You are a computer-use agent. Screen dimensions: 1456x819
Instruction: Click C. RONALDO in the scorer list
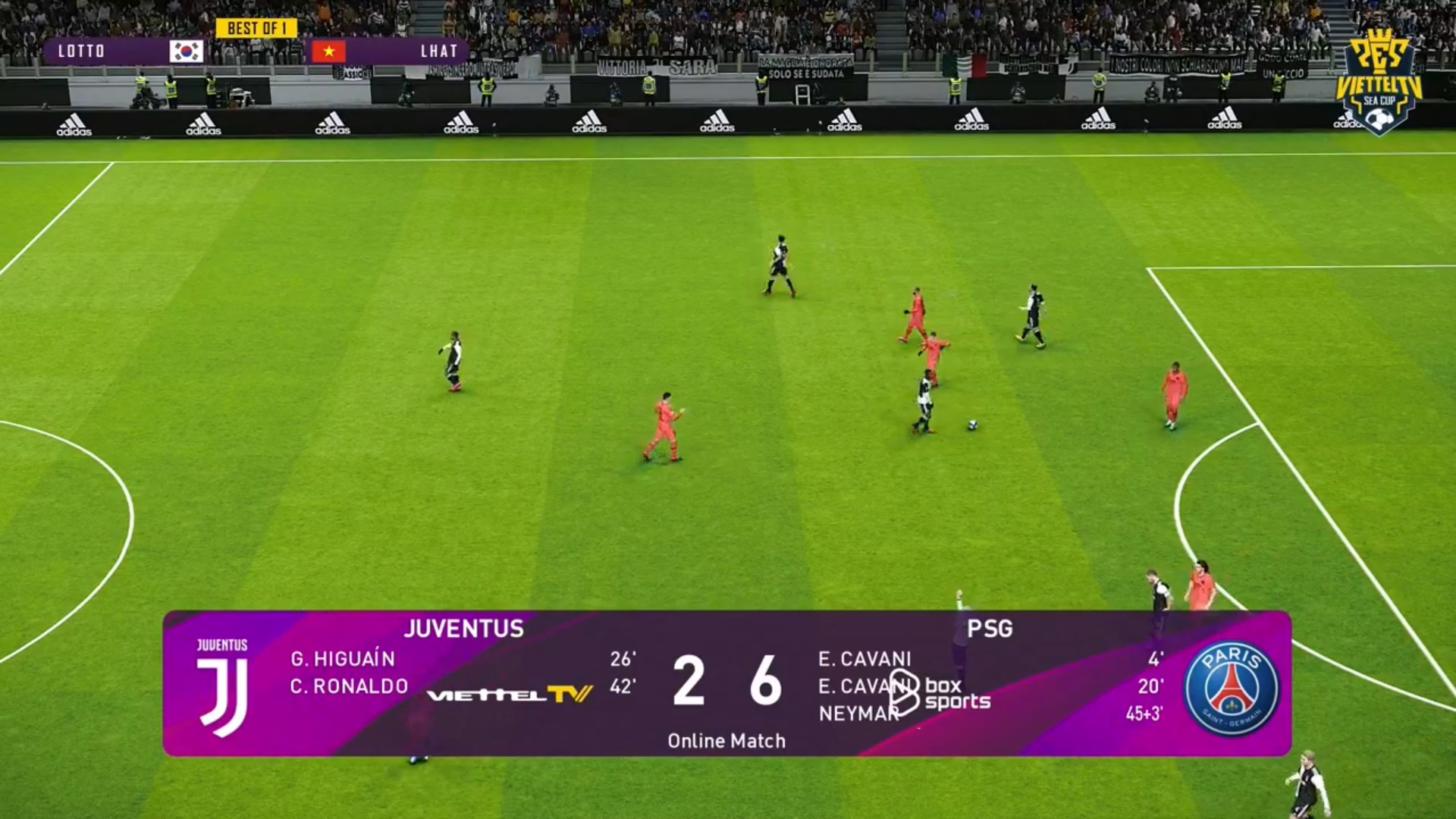click(349, 686)
